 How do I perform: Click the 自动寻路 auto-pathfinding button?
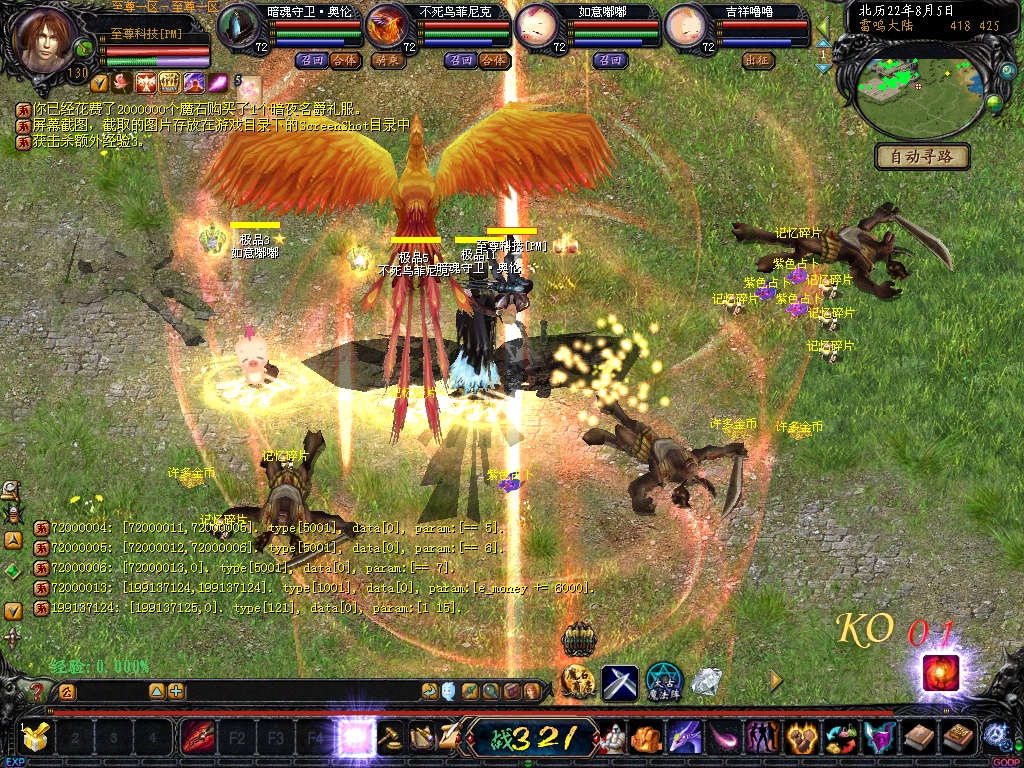pyautogui.click(x=922, y=156)
